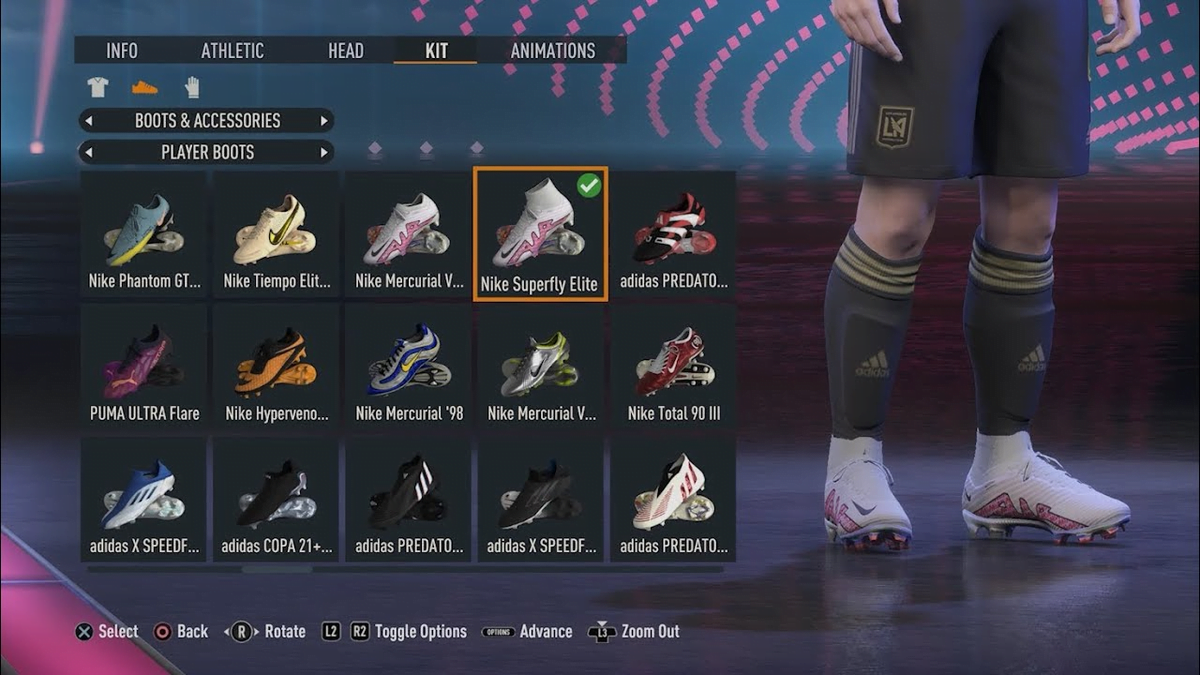Choose the Nike Phantom GT boots
The height and width of the screenshot is (675, 1200).
pos(144,236)
